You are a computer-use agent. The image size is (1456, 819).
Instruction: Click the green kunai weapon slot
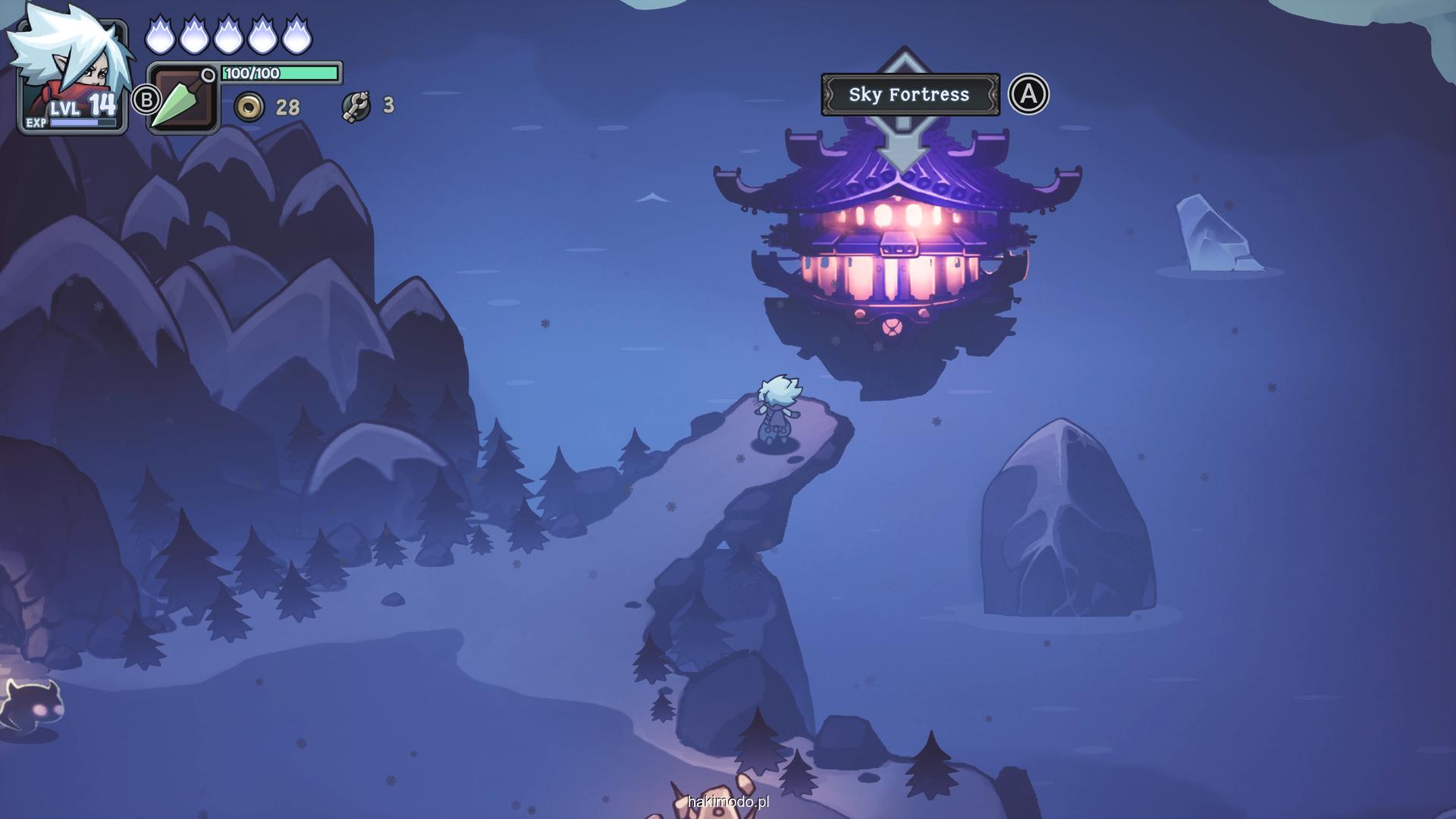point(183,99)
